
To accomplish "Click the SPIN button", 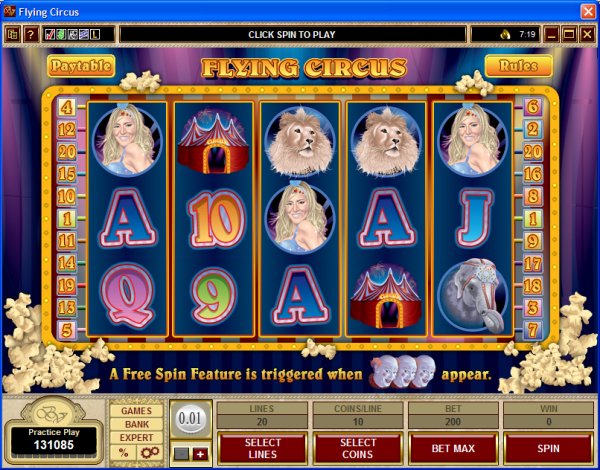I will (548, 449).
